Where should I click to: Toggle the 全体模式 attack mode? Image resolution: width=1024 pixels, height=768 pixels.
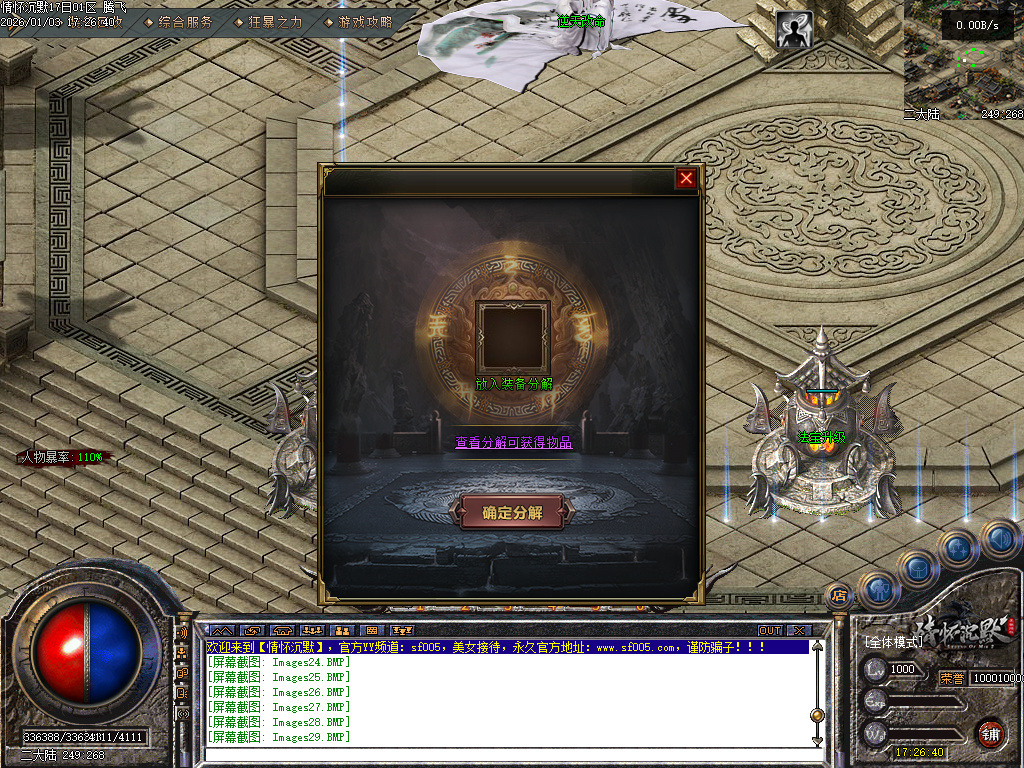(x=893, y=640)
